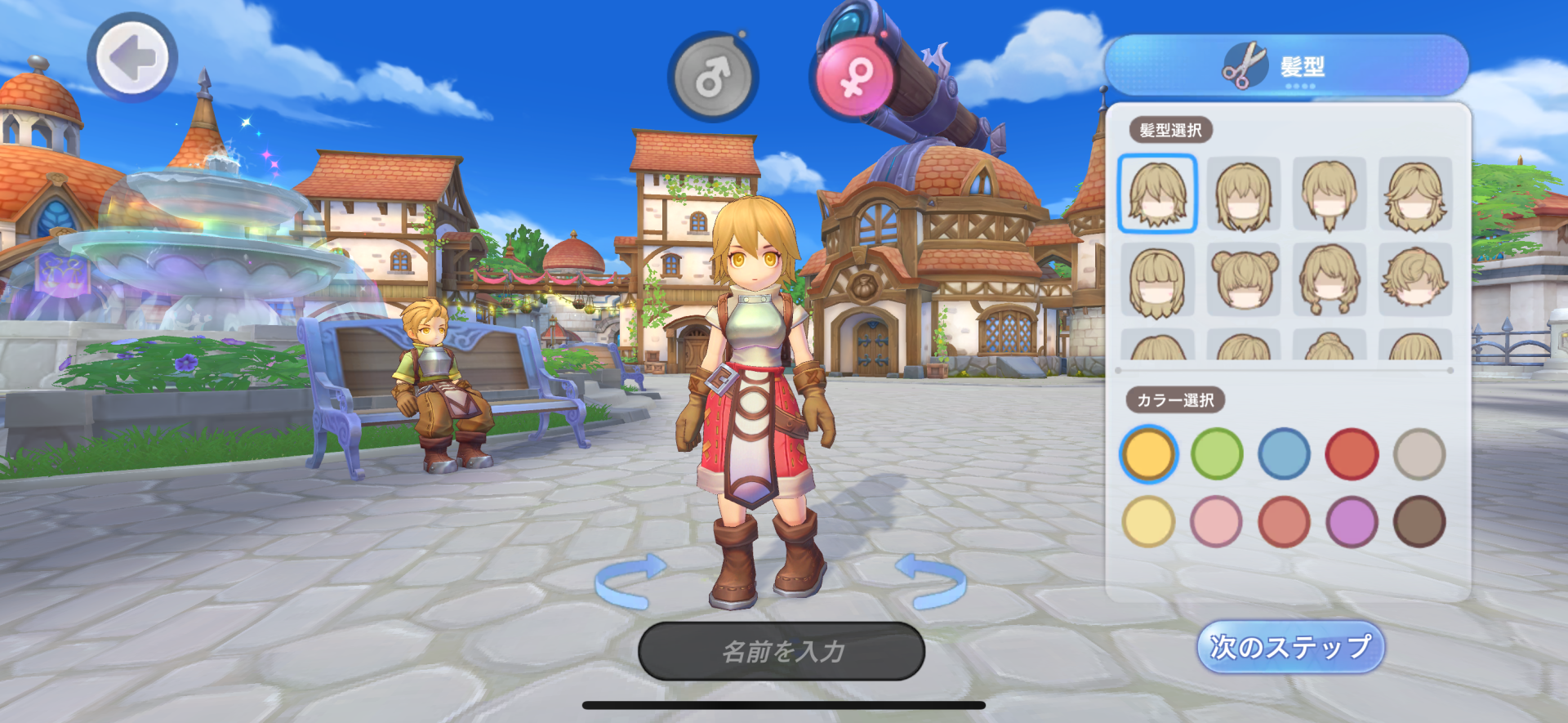Choose the orange hair color swatch
Viewport: 1568px width, 723px height.
[x=1148, y=453]
